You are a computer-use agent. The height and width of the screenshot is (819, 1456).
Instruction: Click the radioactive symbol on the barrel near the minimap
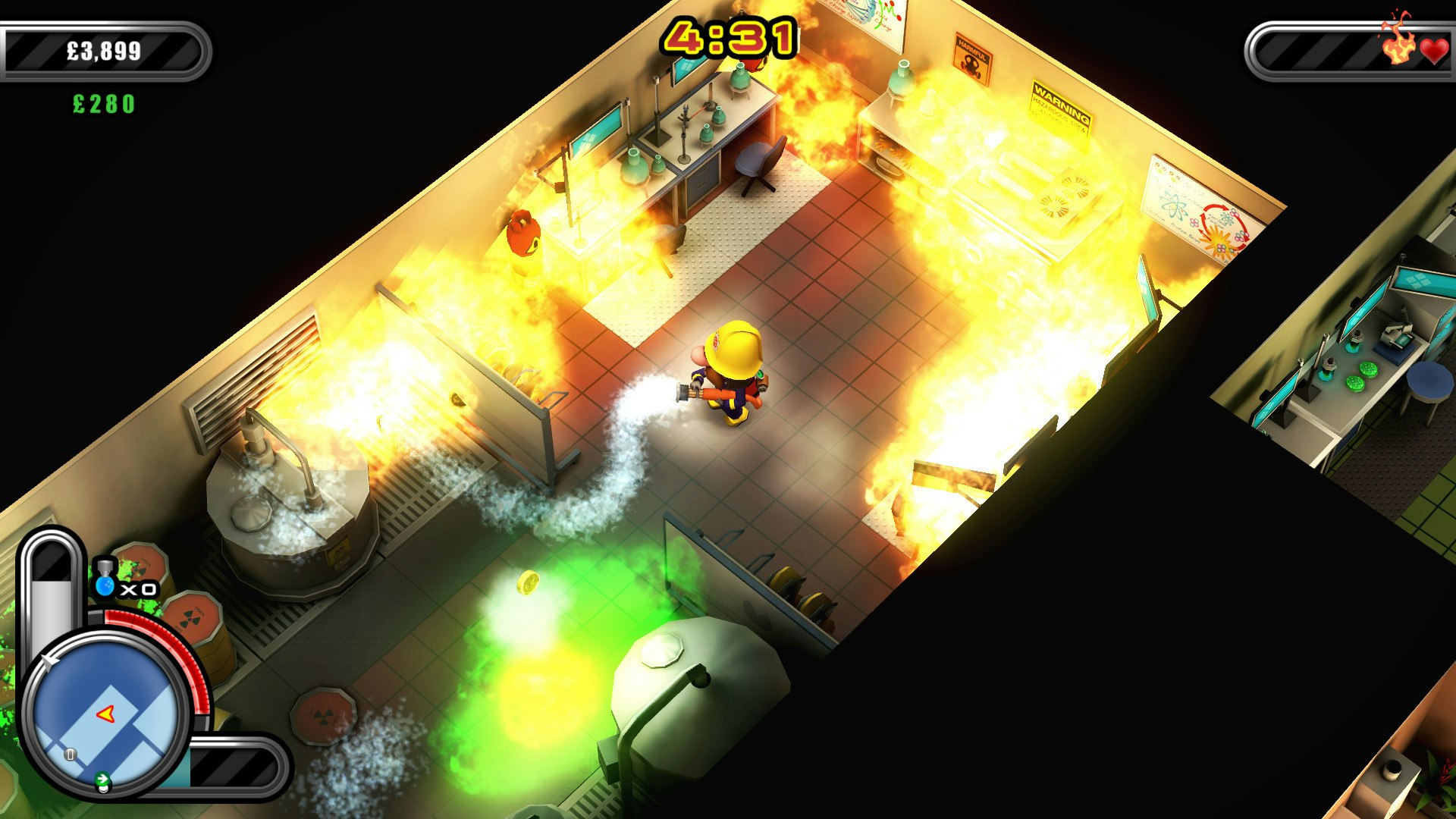click(x=191, y=618)
